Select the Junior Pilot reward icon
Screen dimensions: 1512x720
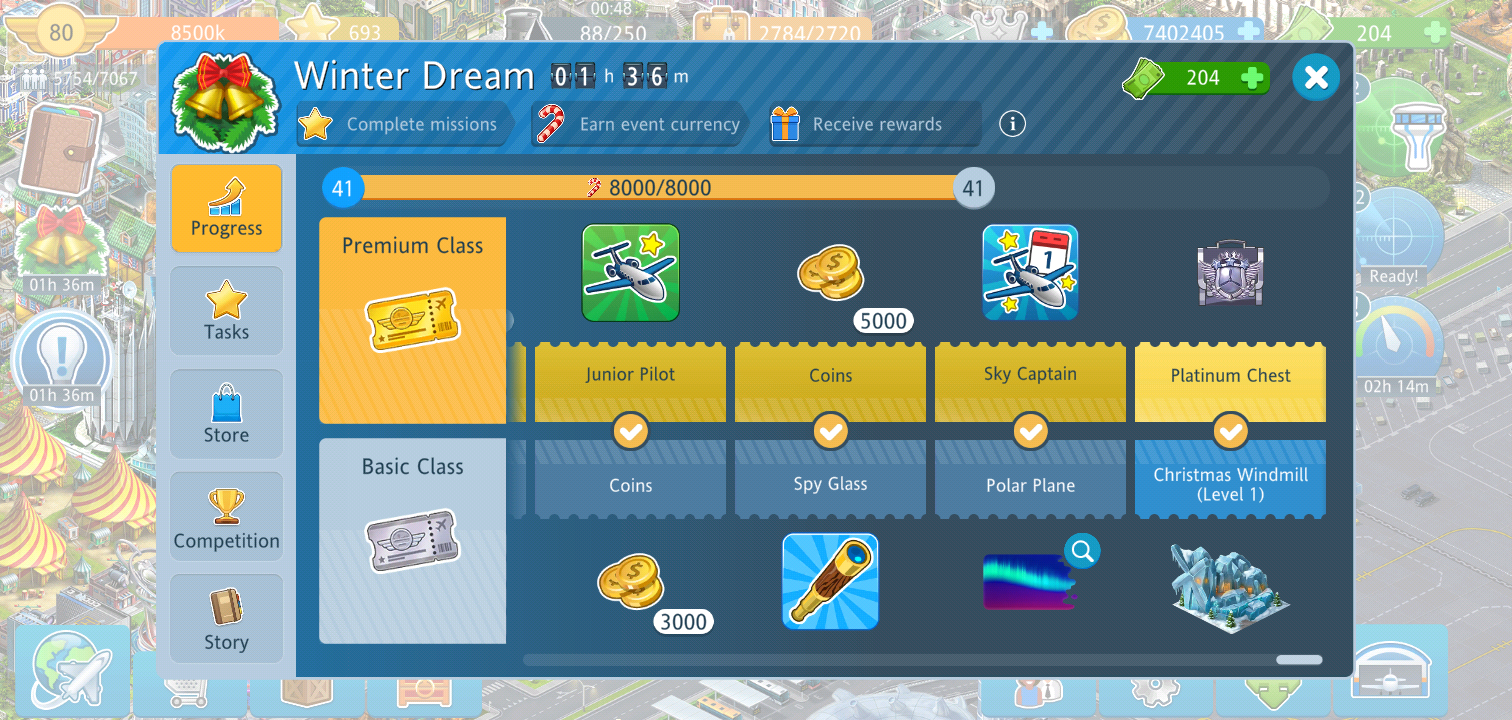(631, 273)
